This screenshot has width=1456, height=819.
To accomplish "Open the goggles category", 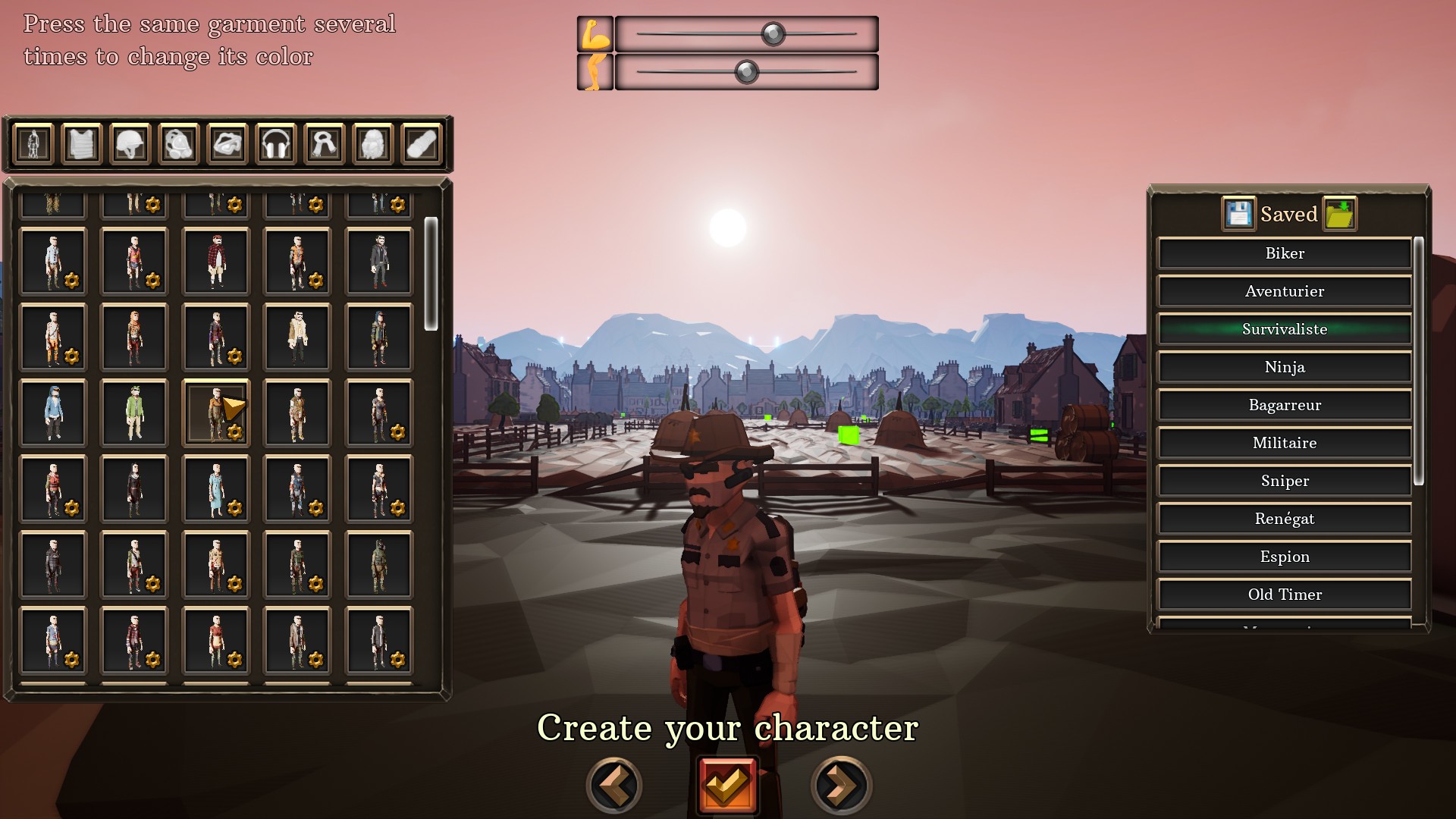I will 227,142.
